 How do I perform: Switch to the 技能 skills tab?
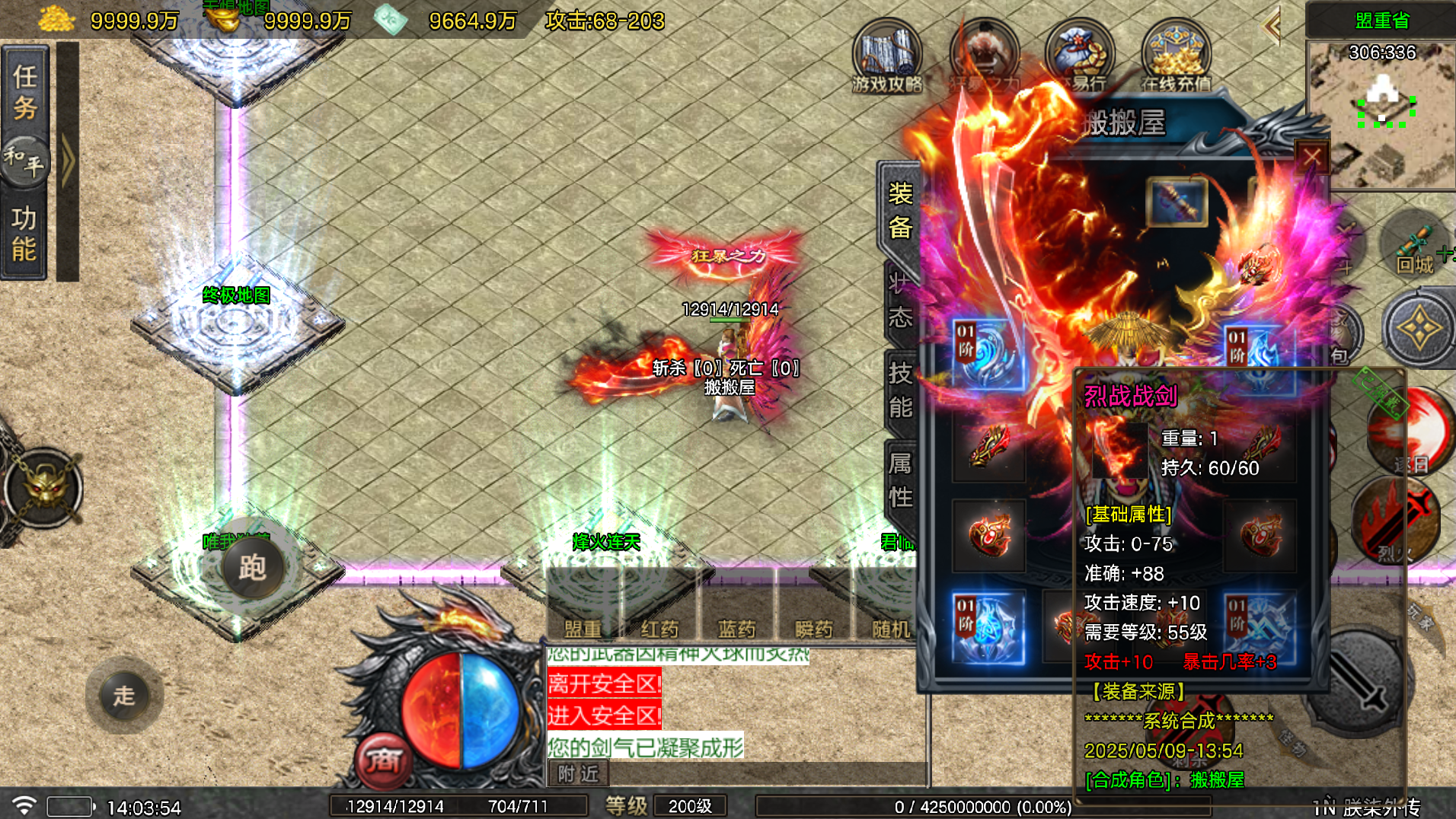coord(900,390)
